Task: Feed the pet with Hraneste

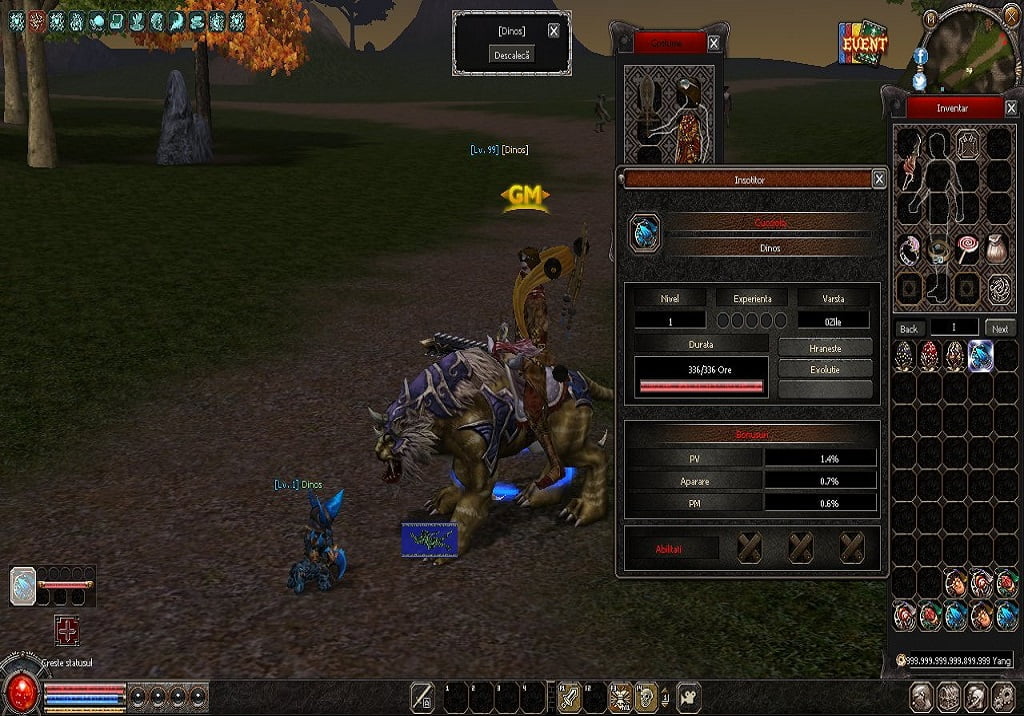Action: (825, 348)
